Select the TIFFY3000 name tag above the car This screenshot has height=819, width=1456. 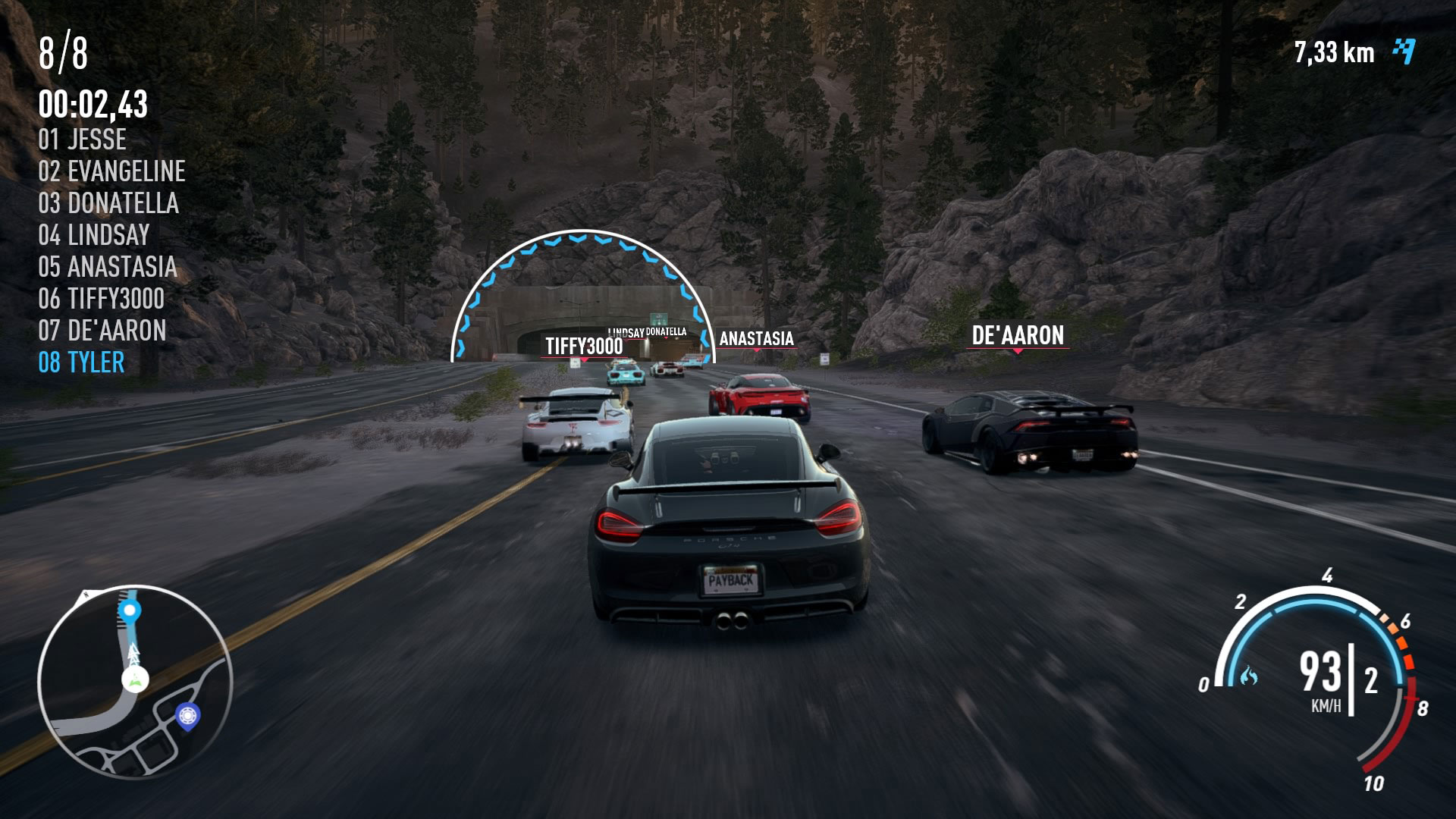pyautogui.click(x=584, y=347)
